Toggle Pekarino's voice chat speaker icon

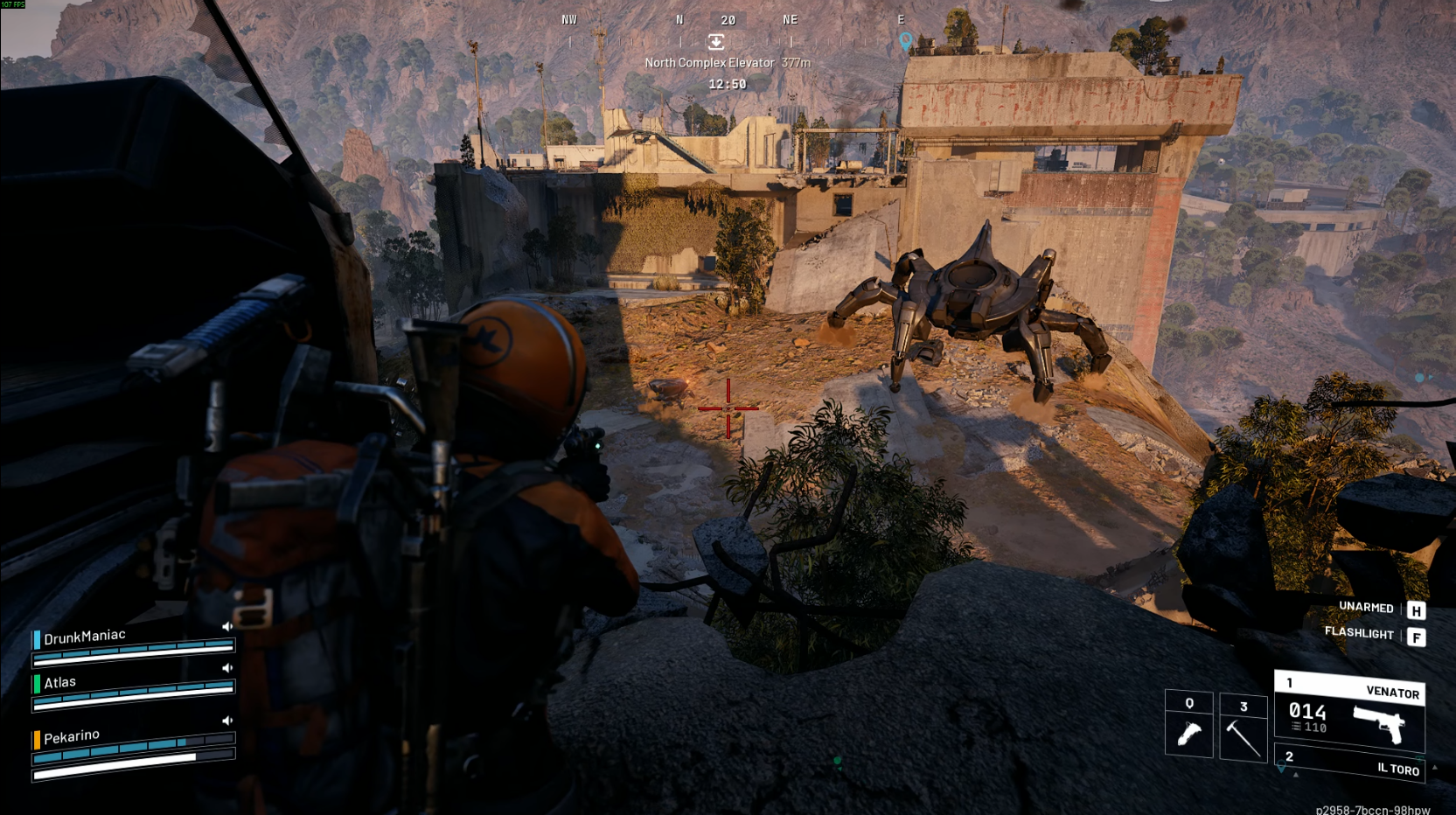point(227,721)
